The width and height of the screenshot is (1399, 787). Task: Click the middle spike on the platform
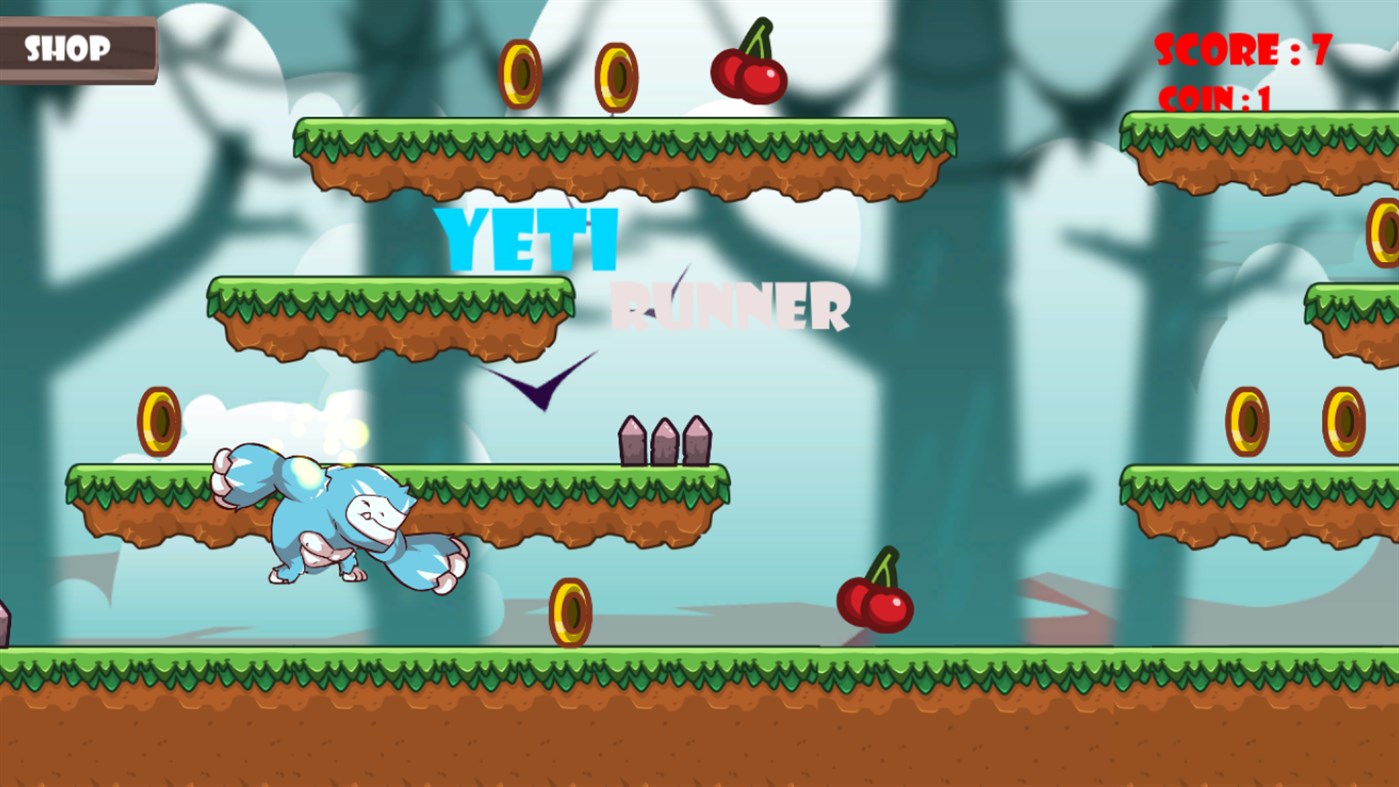pyautogui.click(x=665, y=440)
